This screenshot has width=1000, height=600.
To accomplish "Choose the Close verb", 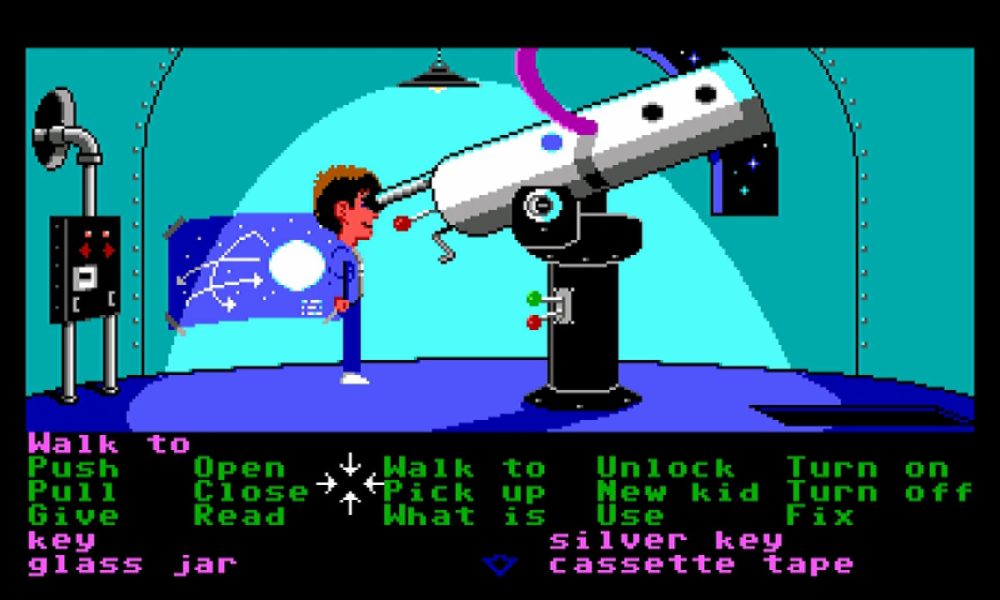I will point(251,492).
